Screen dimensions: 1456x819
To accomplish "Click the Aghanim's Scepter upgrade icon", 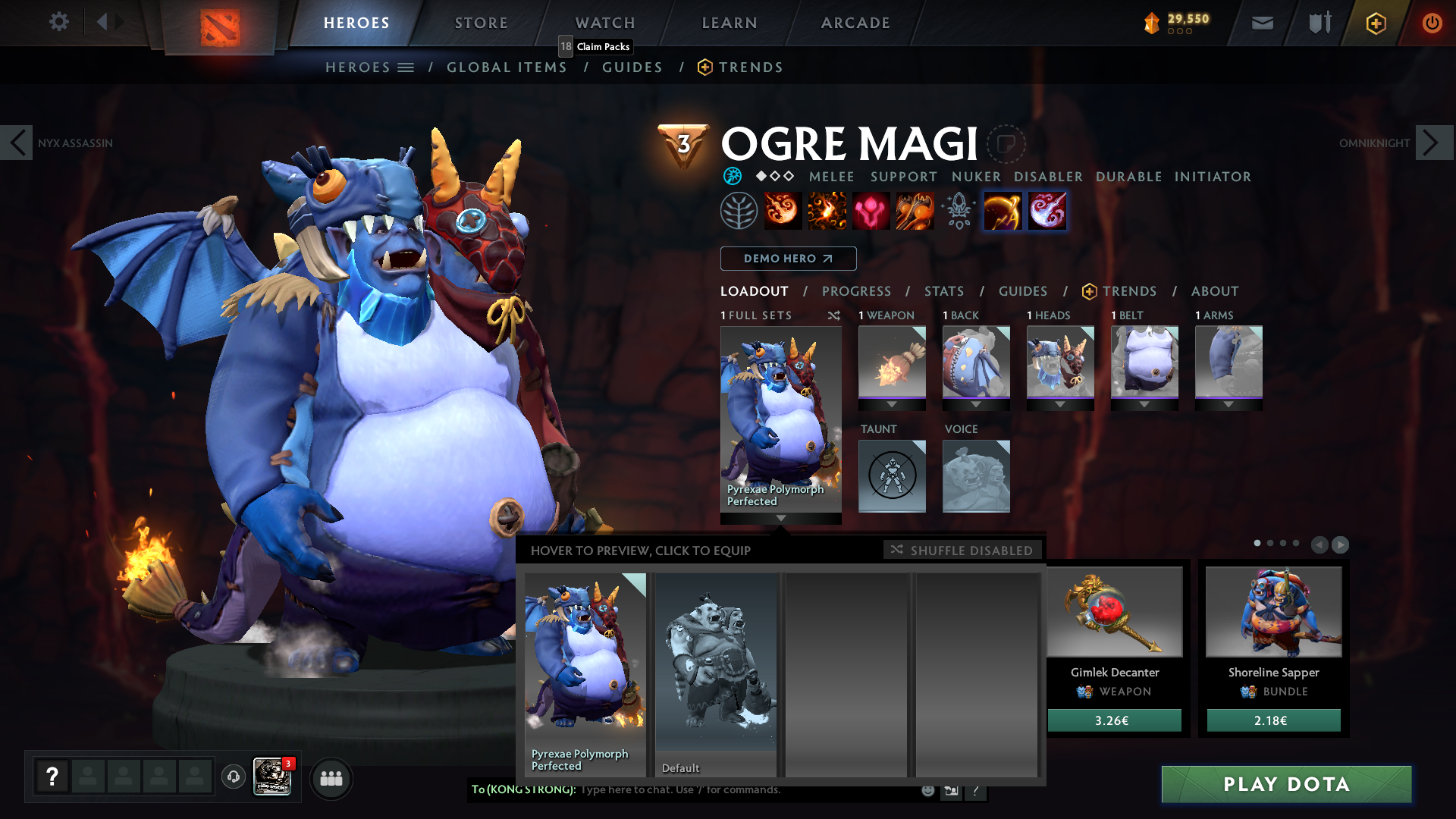I will pos(958,211).
